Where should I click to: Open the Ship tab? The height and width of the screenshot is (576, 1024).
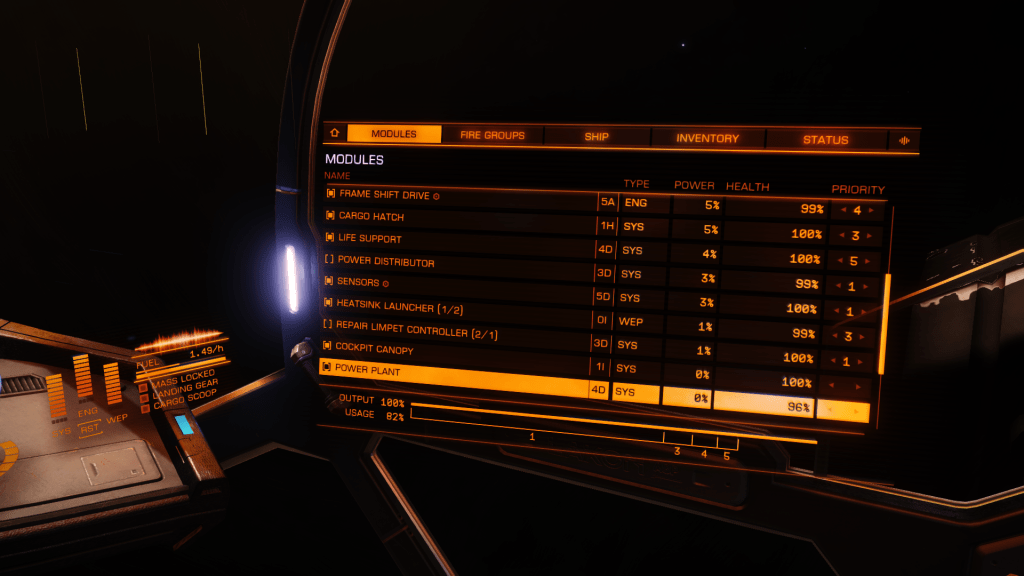click(596, 137)
